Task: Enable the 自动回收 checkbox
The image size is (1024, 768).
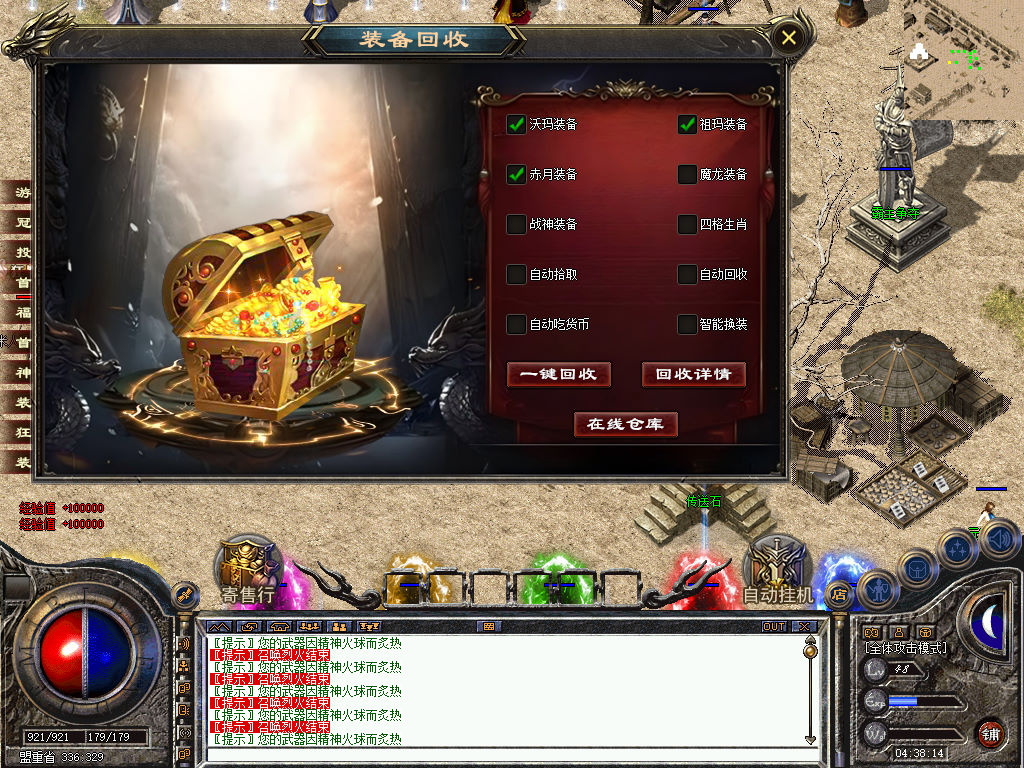Action: (687, 274)
